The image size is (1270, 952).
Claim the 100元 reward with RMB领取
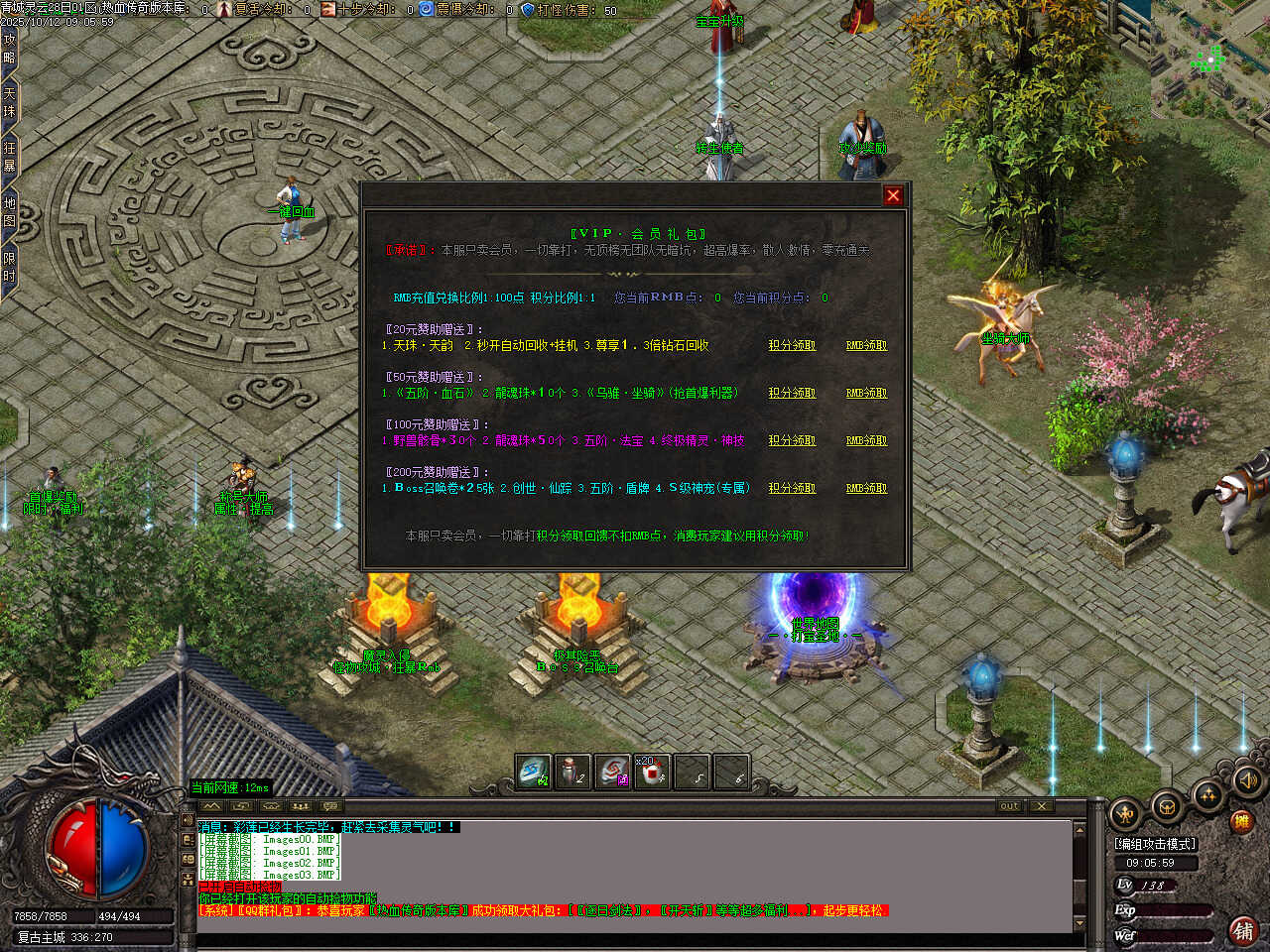coord(866,440)
